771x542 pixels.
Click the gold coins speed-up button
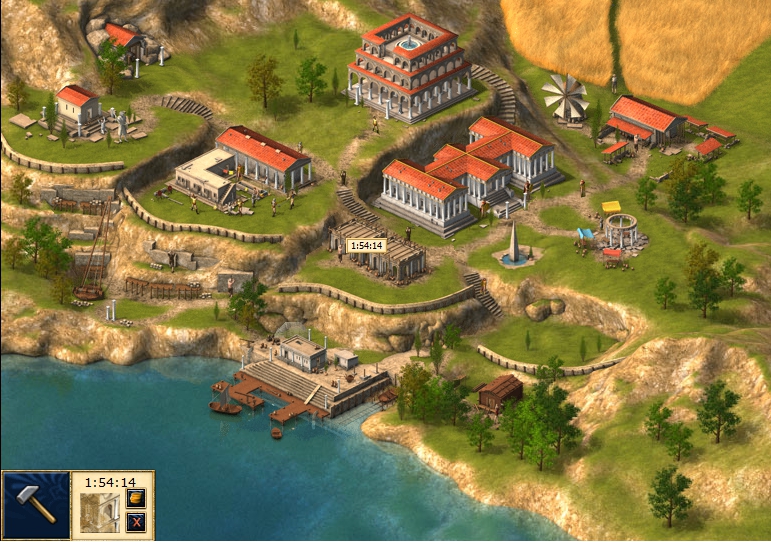[x=137, y=498]
